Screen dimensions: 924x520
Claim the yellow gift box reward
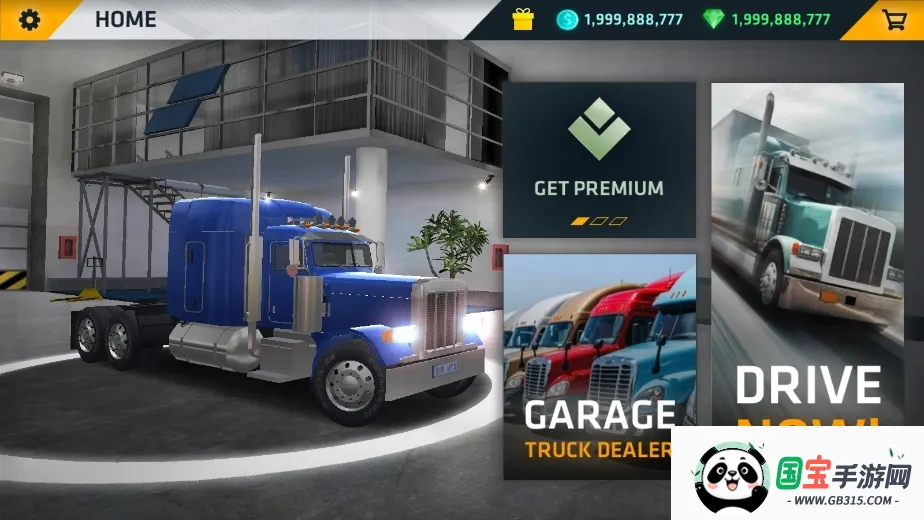[x=523, y=19]
